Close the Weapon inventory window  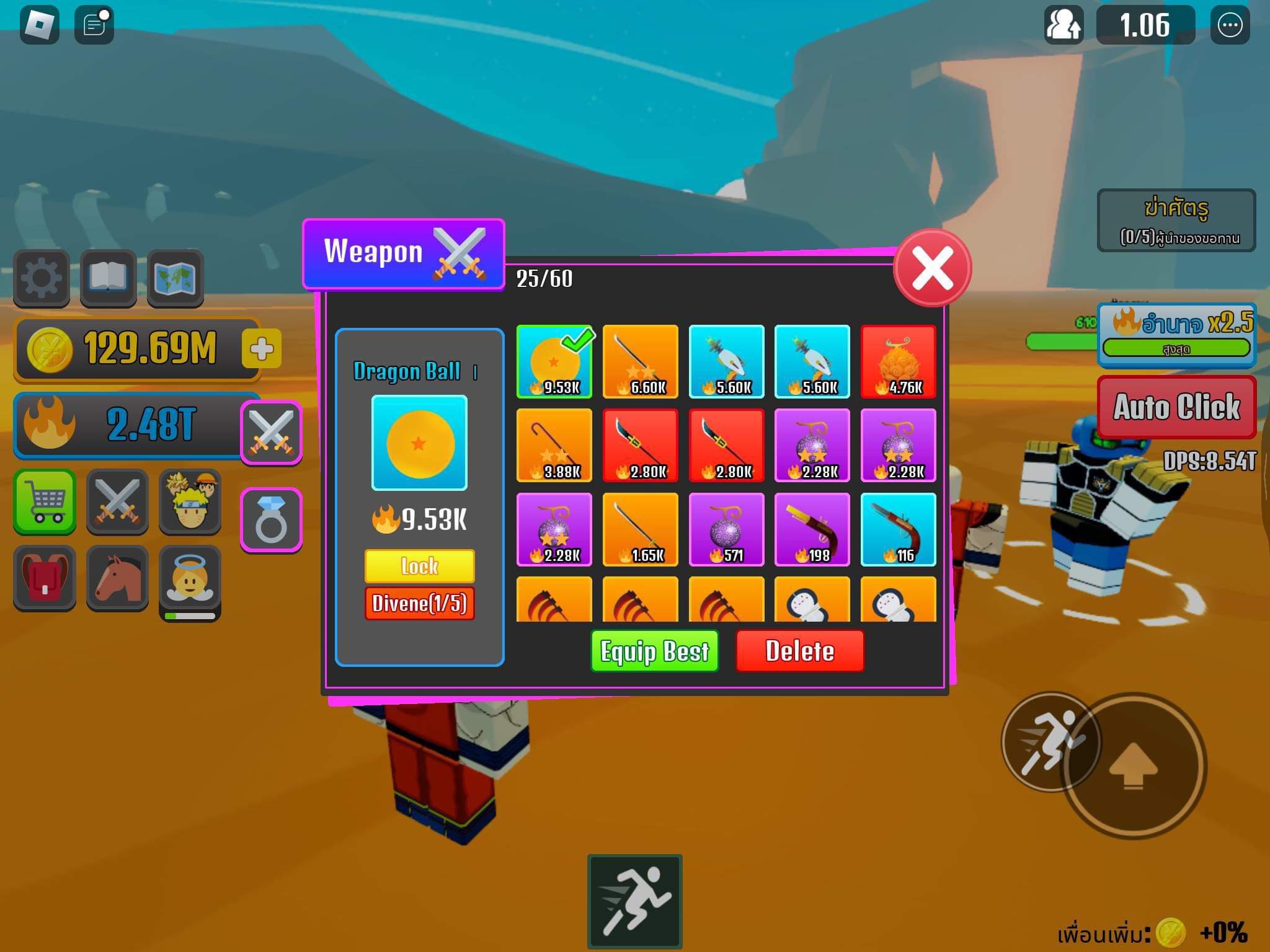point(932,268)
